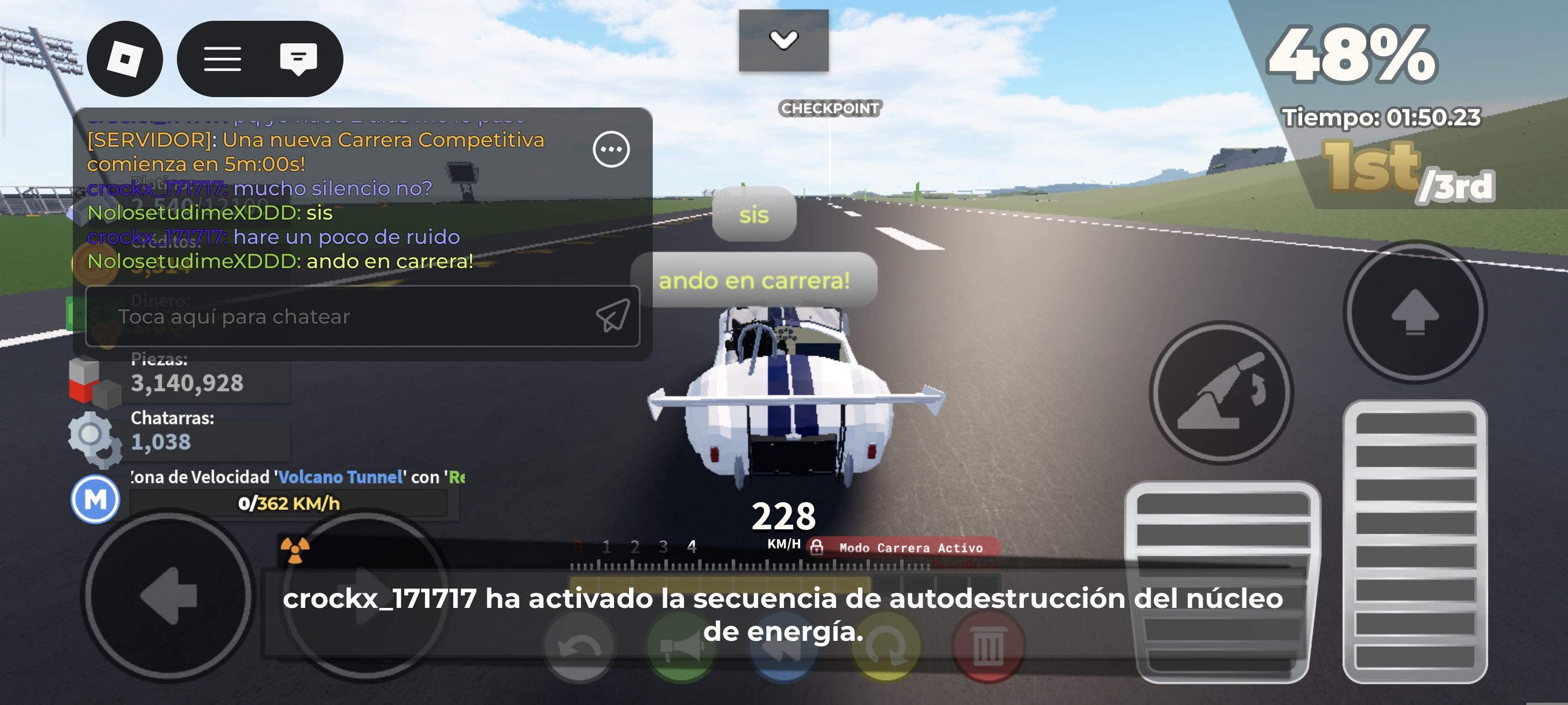Image resolution: width=1568 pixels, height=705 pixels.
Task: Open the three-line hamburger menu
Action: [x=222, y=59]
